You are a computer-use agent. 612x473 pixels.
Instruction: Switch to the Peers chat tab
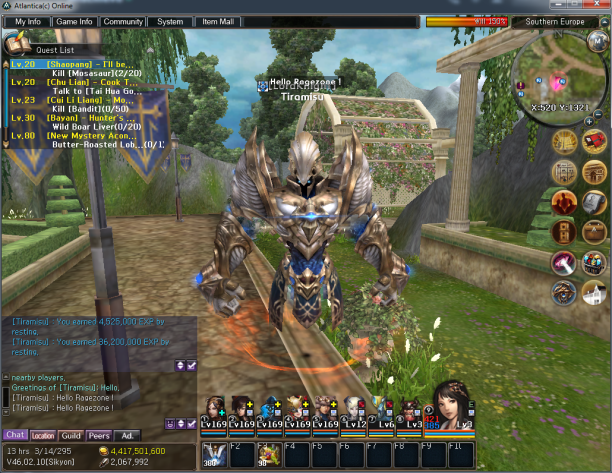click(x=99, y=435)
